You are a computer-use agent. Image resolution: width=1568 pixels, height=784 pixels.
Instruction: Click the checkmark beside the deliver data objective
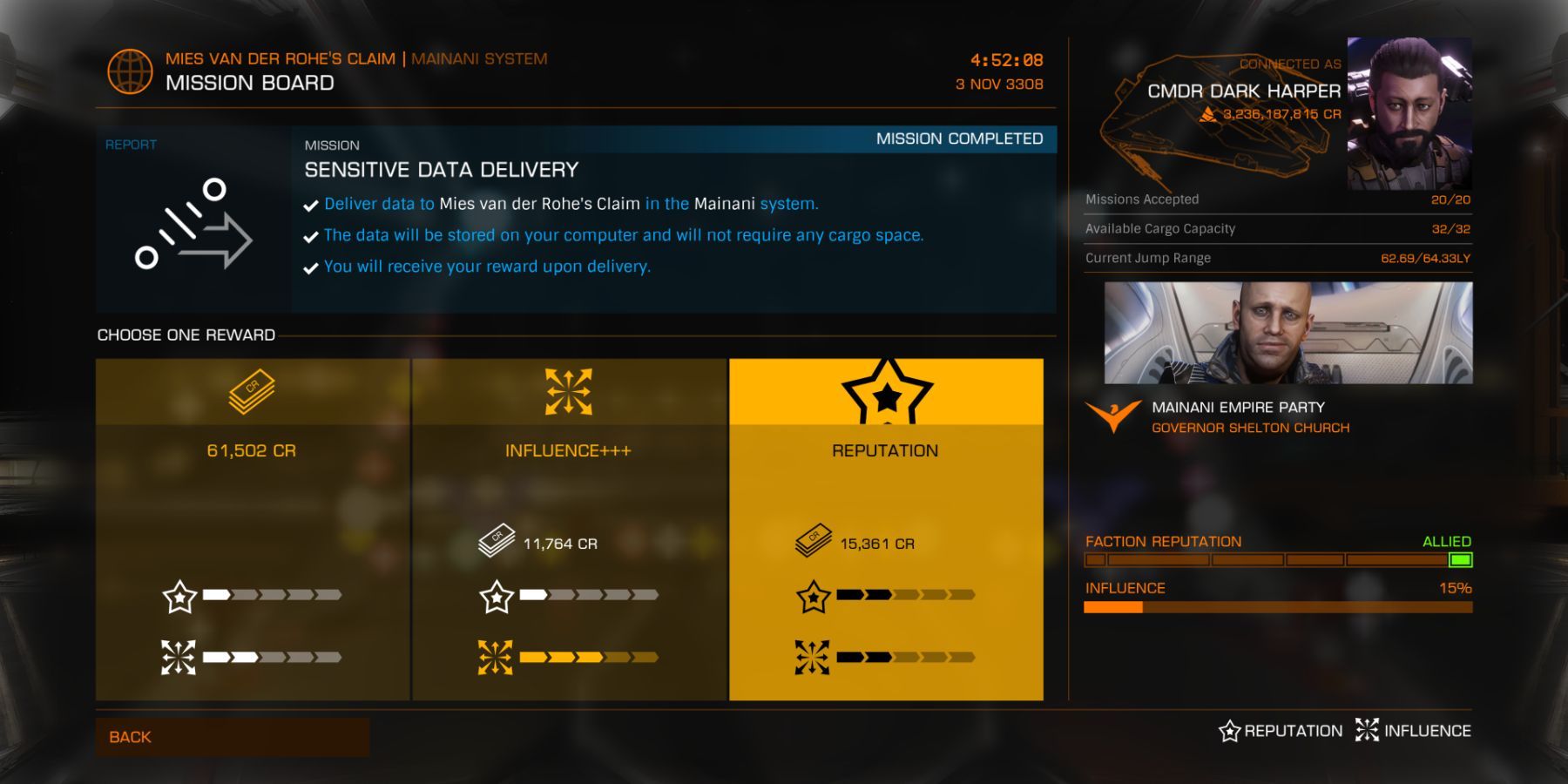click(309, 204)
